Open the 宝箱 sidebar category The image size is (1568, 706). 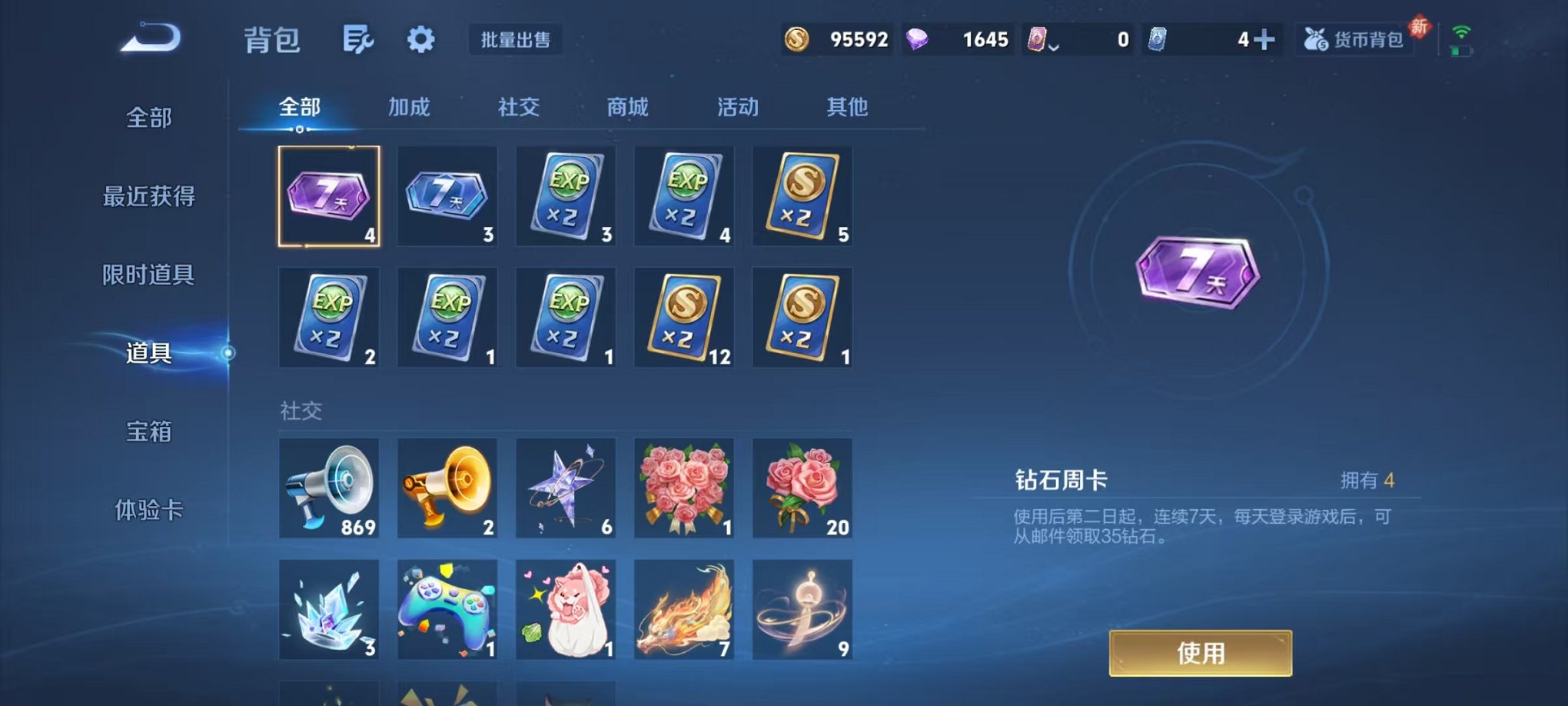(x=148, y=433)
